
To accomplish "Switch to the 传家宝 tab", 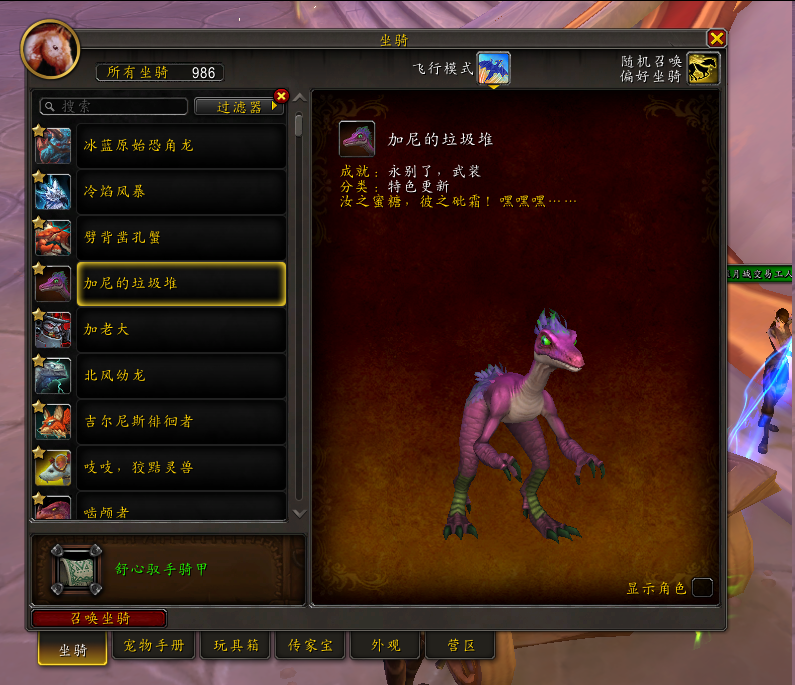I will (310, 646).
